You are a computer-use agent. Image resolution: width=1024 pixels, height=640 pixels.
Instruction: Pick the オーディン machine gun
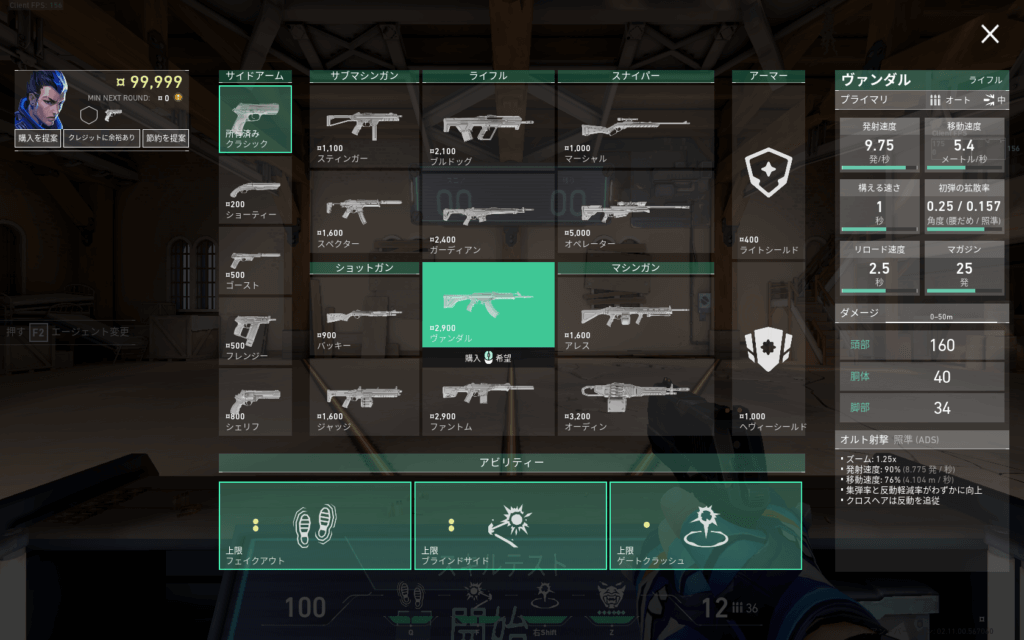pyautogui.click(x=635, y=396)
